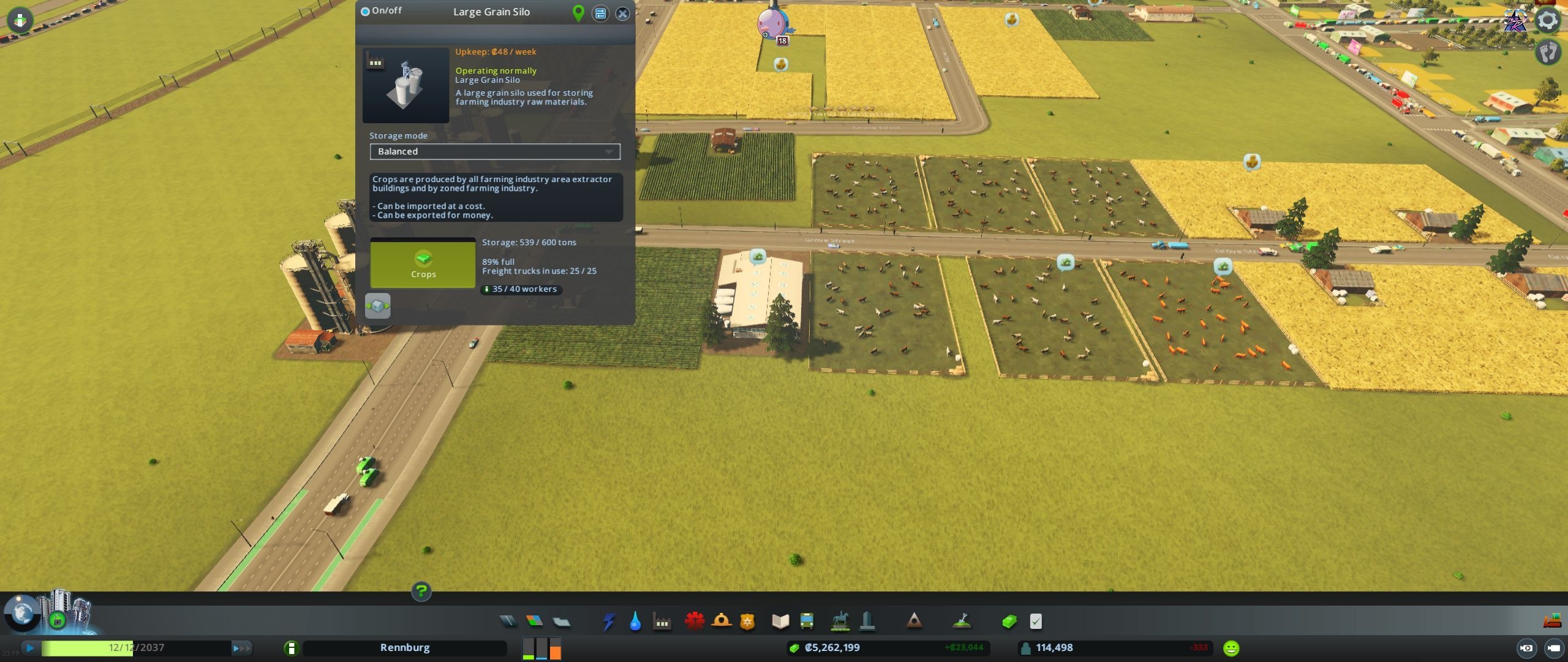Open the green question mark advisor

pyautogui.click(x=421, y=592)
